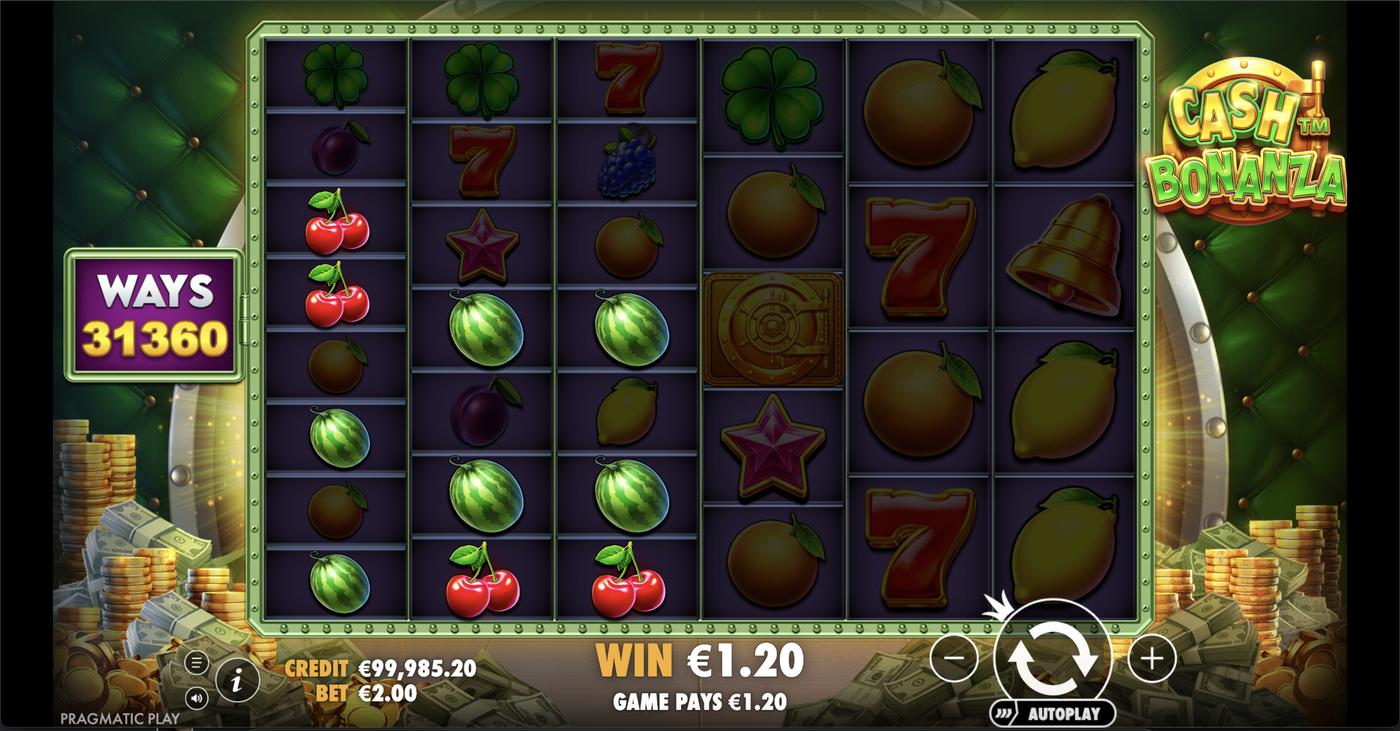Open the paytable via the info icon
Viewport: 1400px width, 731px height.
pos(236,677)
